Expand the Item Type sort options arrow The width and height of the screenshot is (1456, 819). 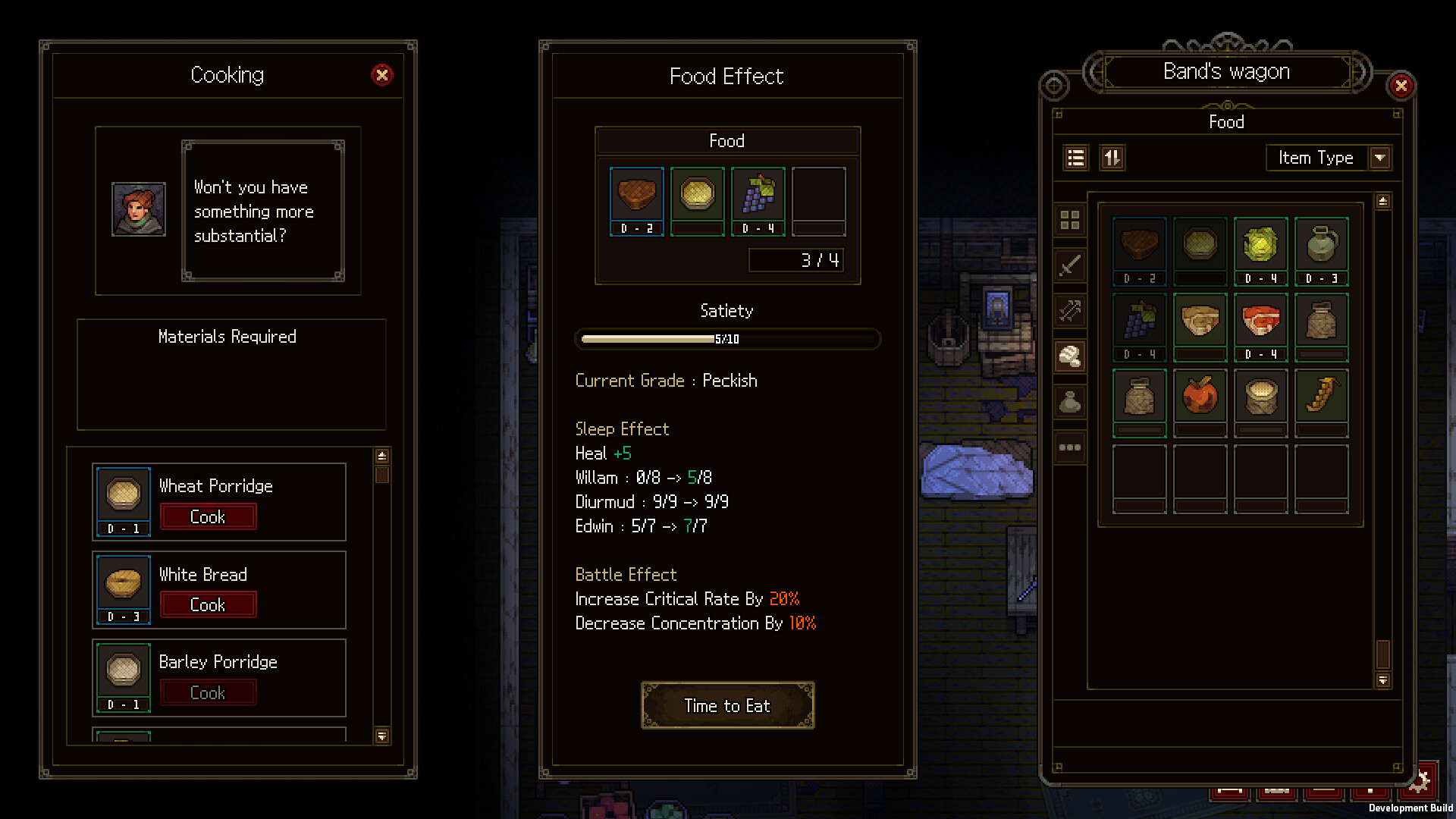click(1380, 158)
